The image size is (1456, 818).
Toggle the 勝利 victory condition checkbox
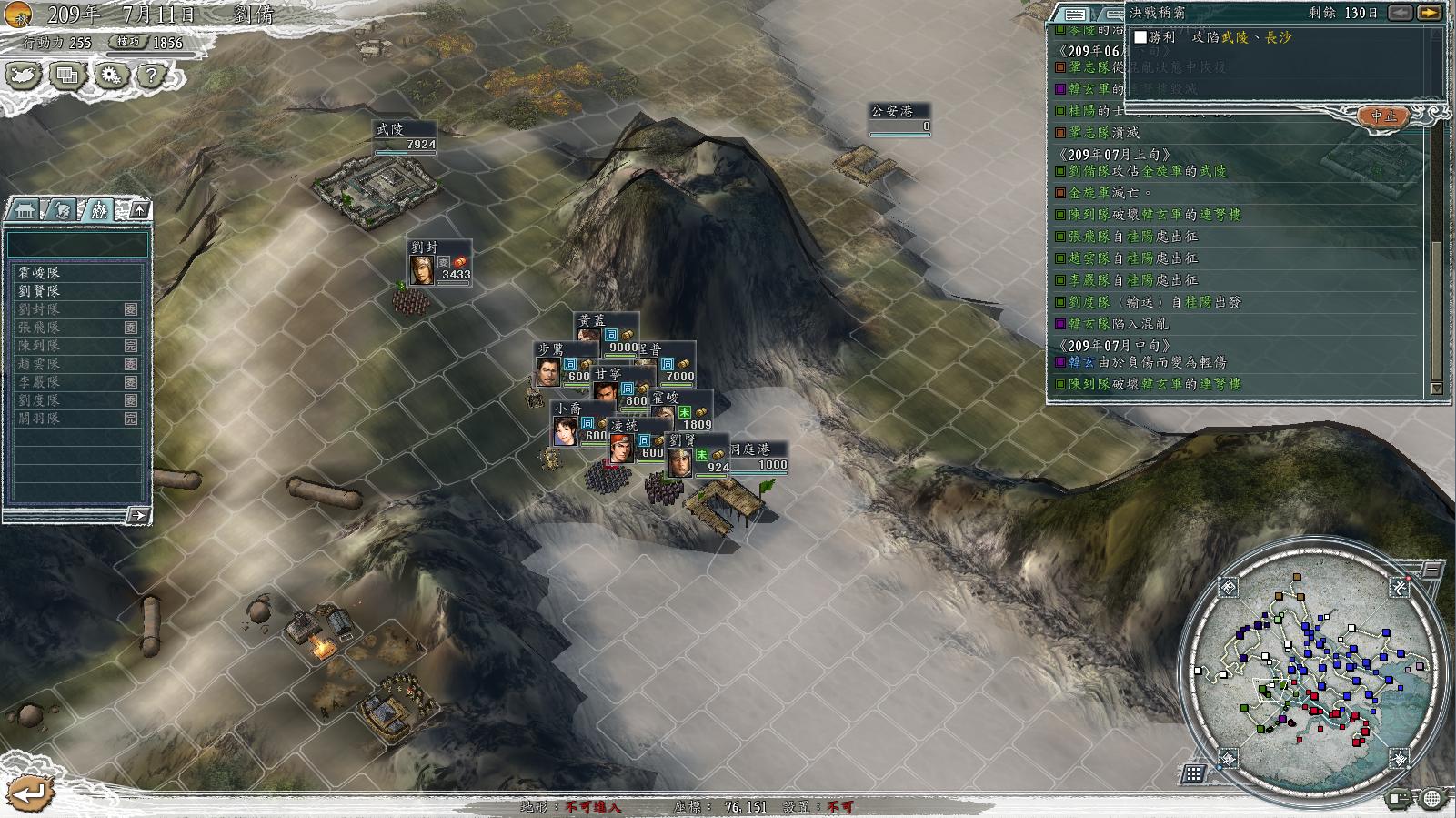[x=1140, y=37]
